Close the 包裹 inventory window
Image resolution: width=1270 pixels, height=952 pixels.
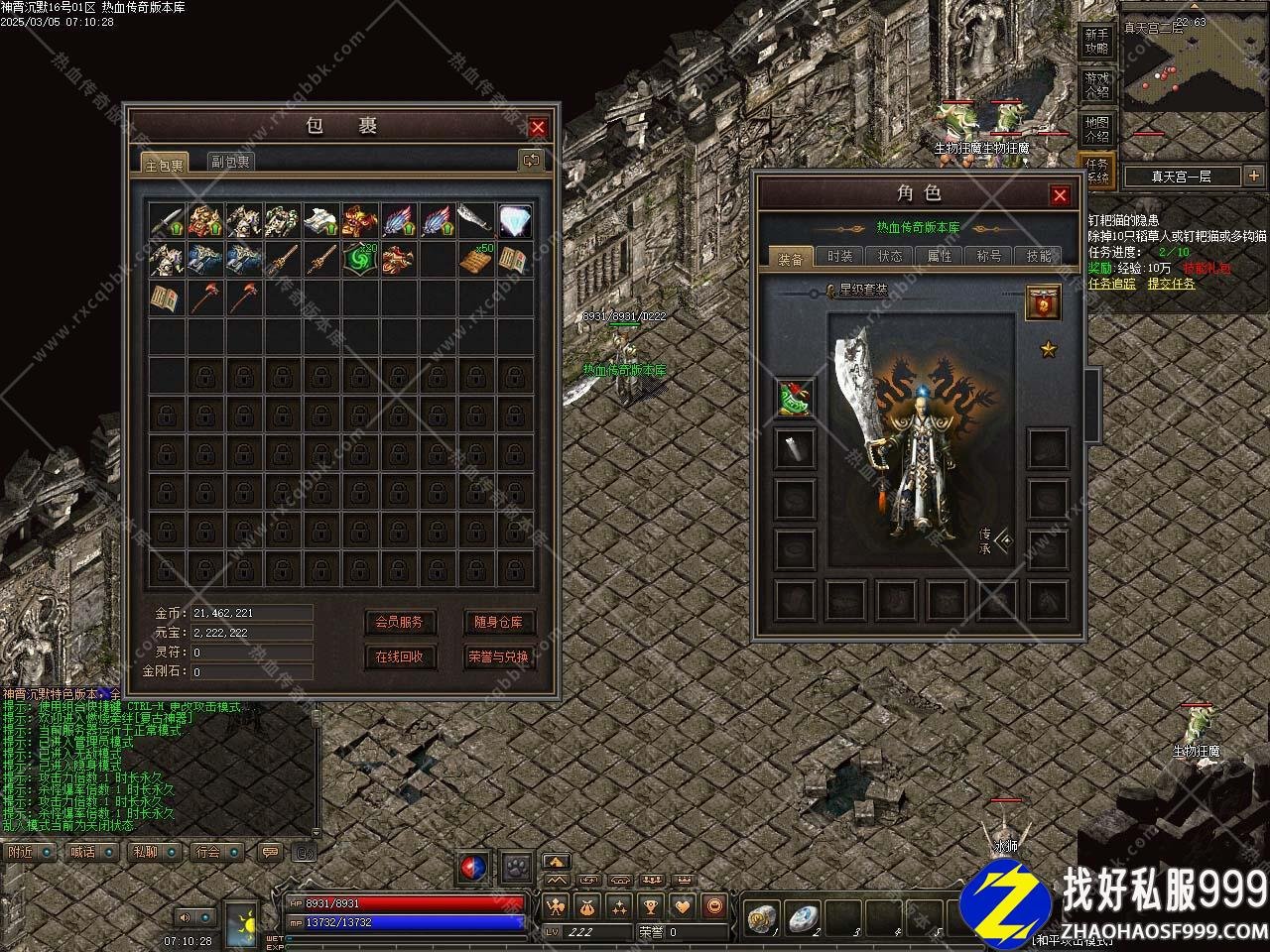coord(538,127)
